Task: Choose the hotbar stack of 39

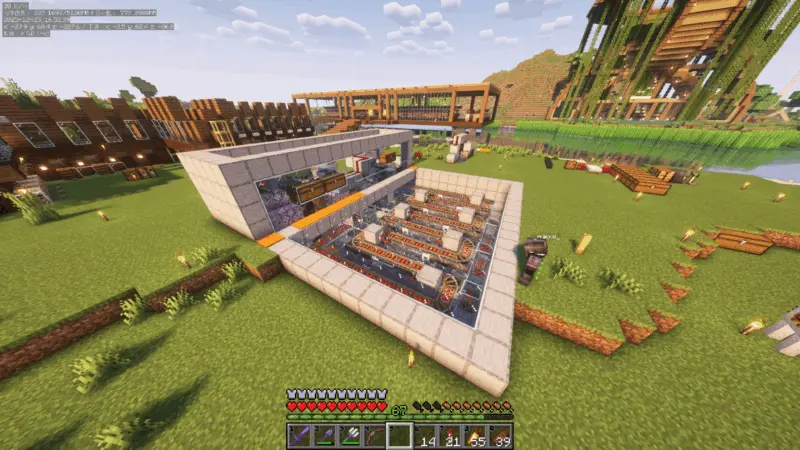Action: click(x=498, y=435)
